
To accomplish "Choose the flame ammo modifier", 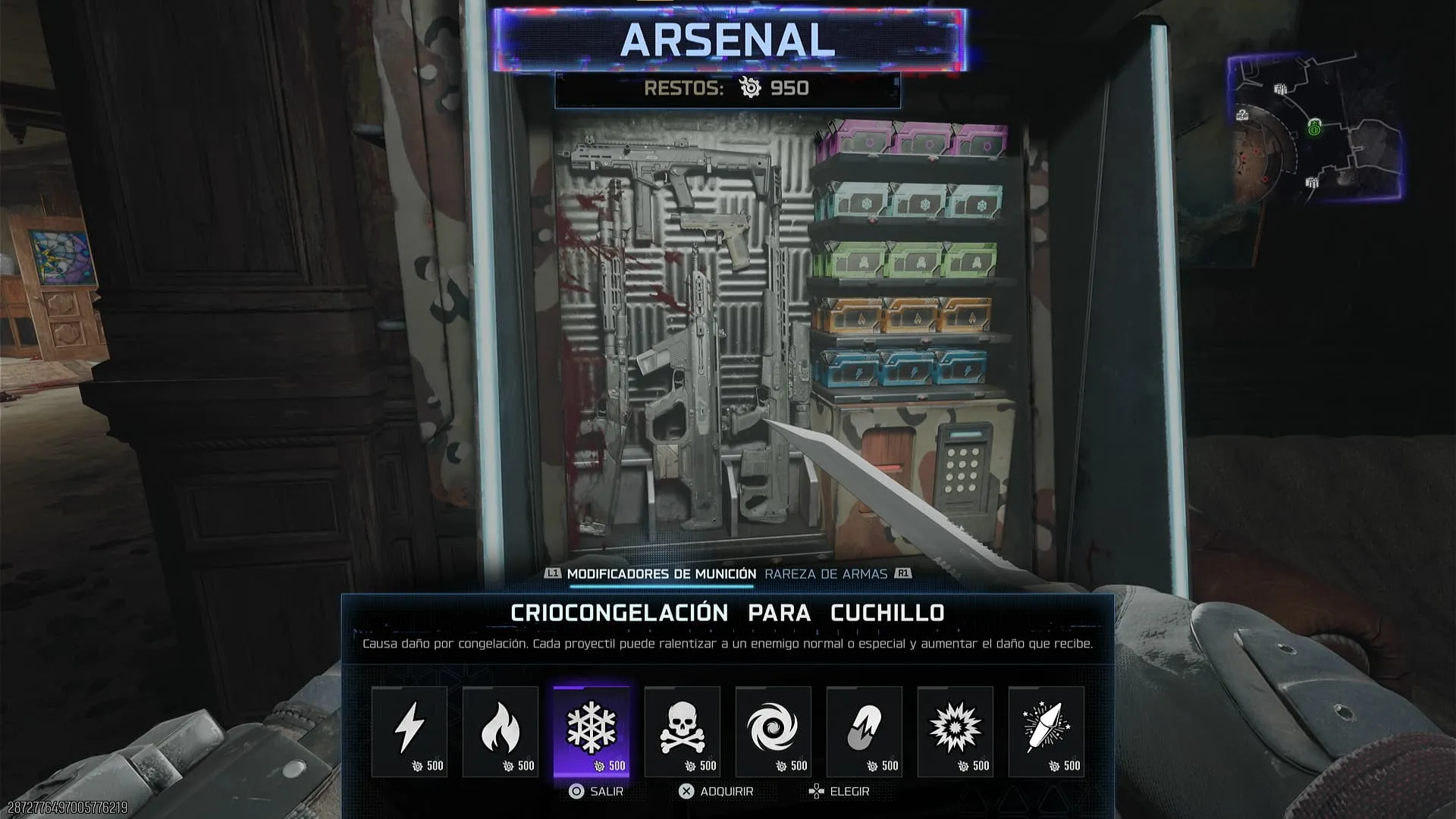I will 500,731.
